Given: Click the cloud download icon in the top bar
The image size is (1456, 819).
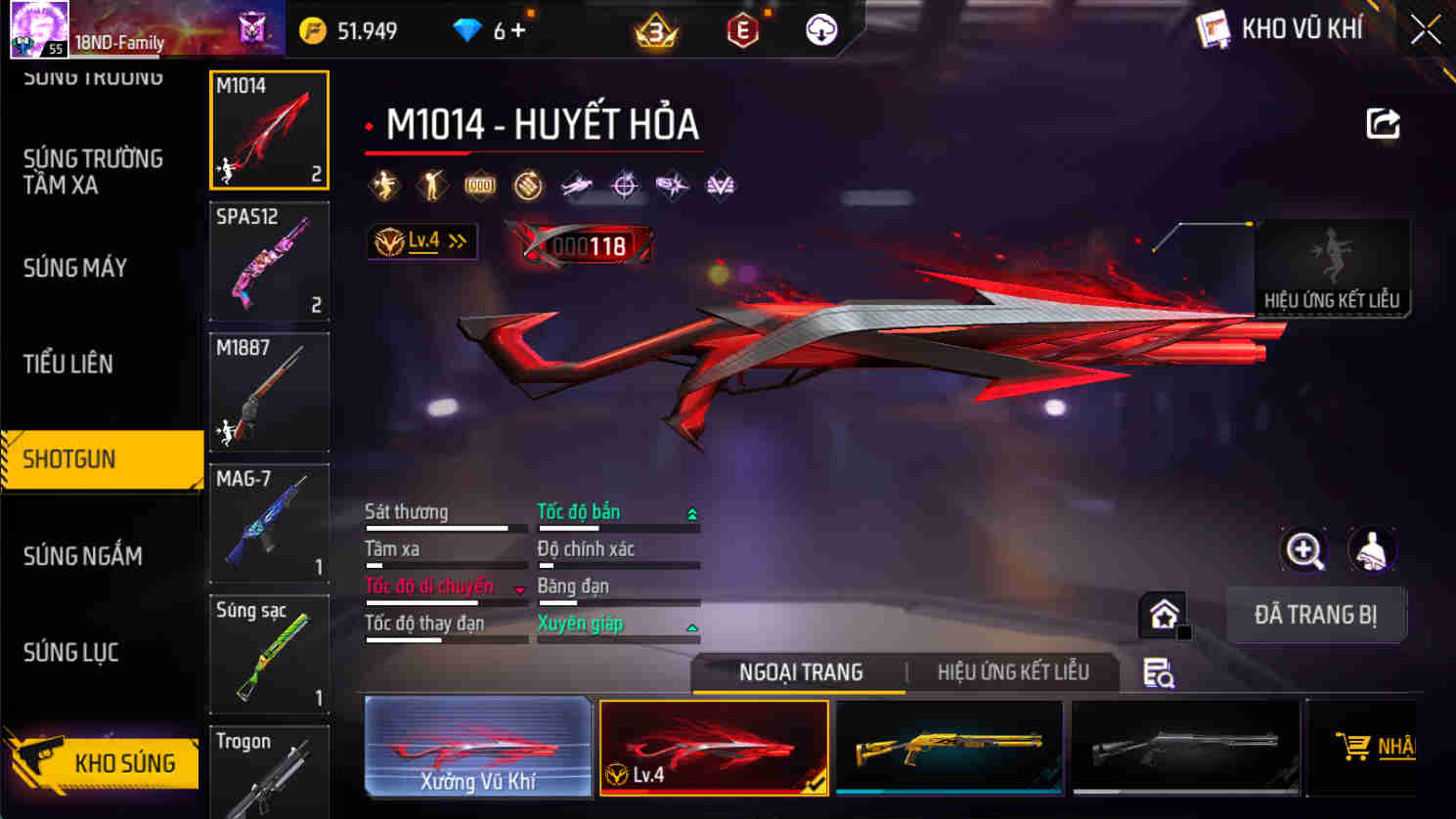Looking at the screenshot, I should [819, 29].
